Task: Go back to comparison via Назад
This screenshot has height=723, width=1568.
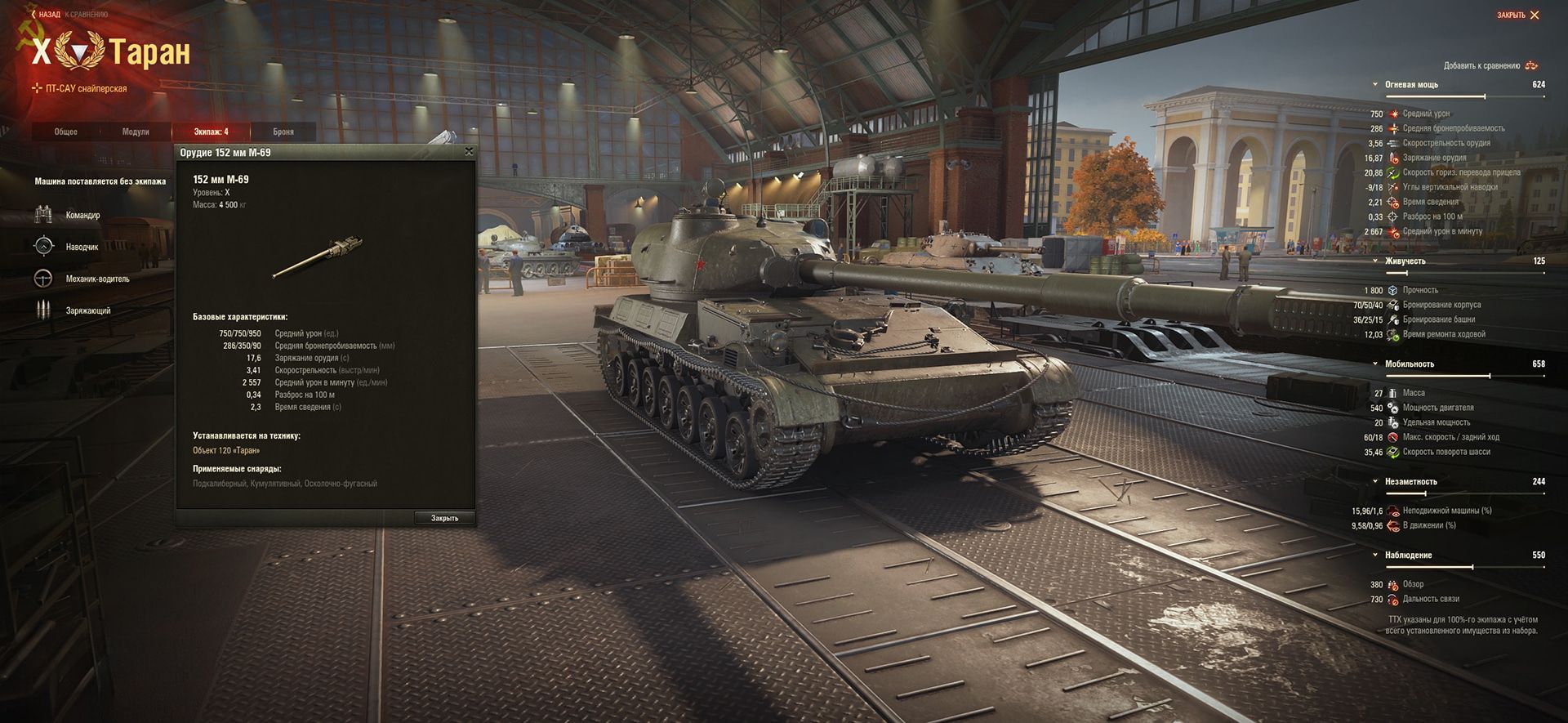Action: (47, 15)
